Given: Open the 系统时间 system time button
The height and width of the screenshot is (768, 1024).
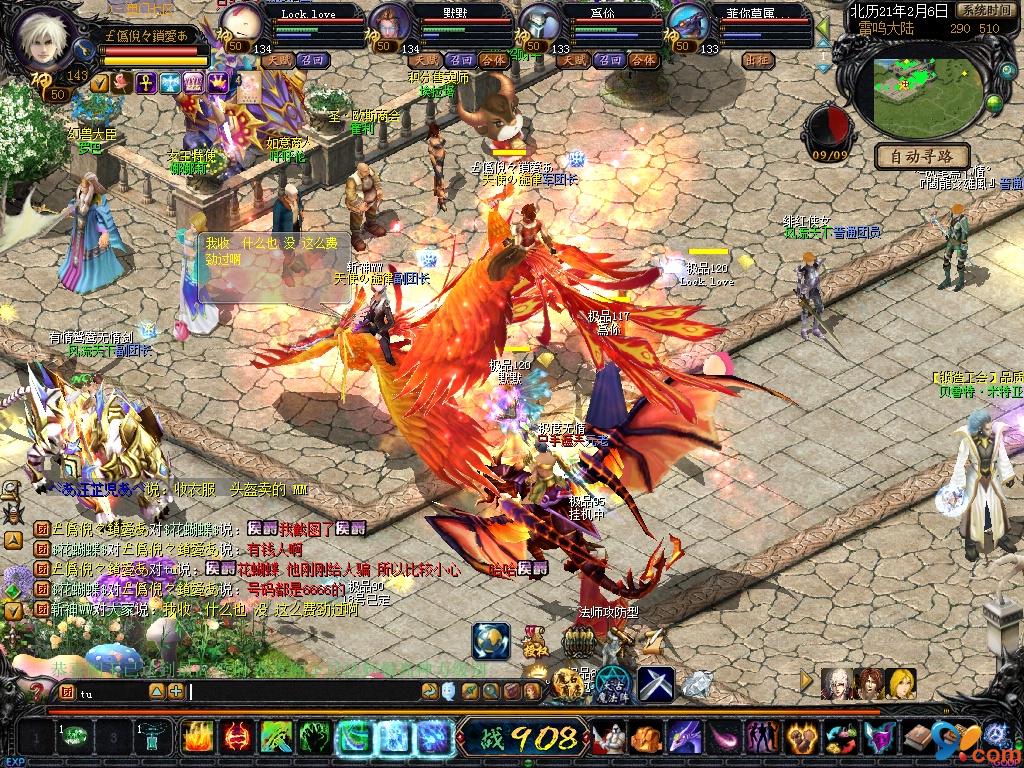Looking at the screenshot, I should pyautogui.click(x=988, y=10).
